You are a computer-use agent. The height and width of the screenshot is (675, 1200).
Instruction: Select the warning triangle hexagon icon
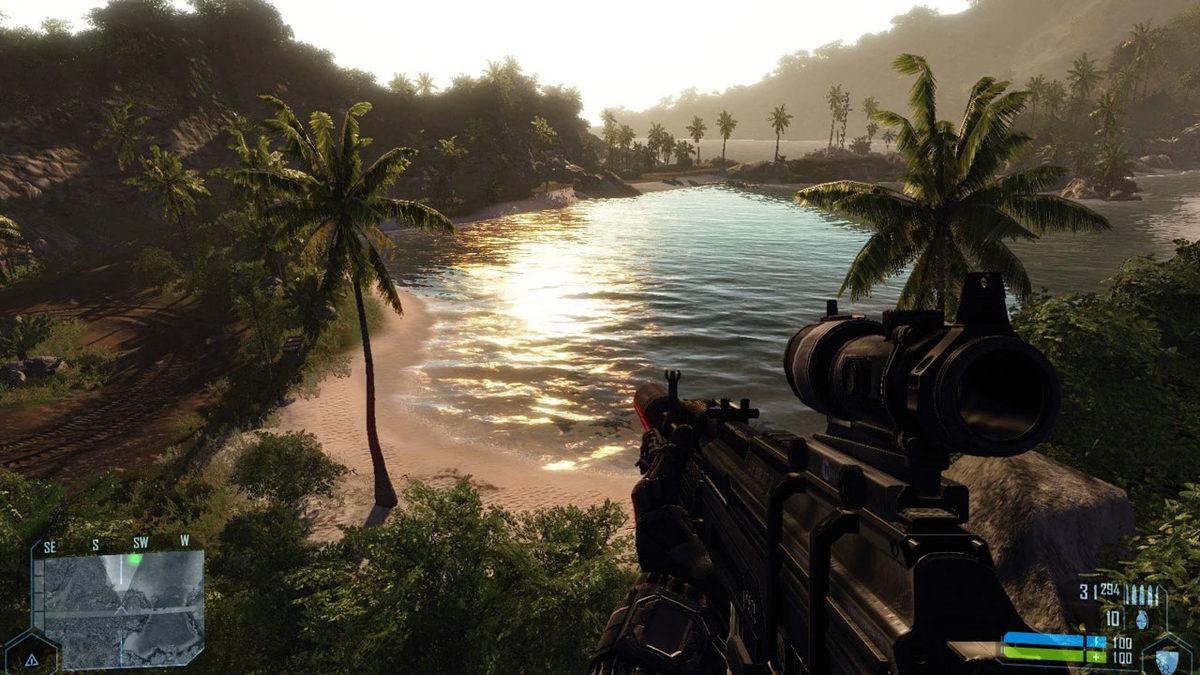(31, 659)
